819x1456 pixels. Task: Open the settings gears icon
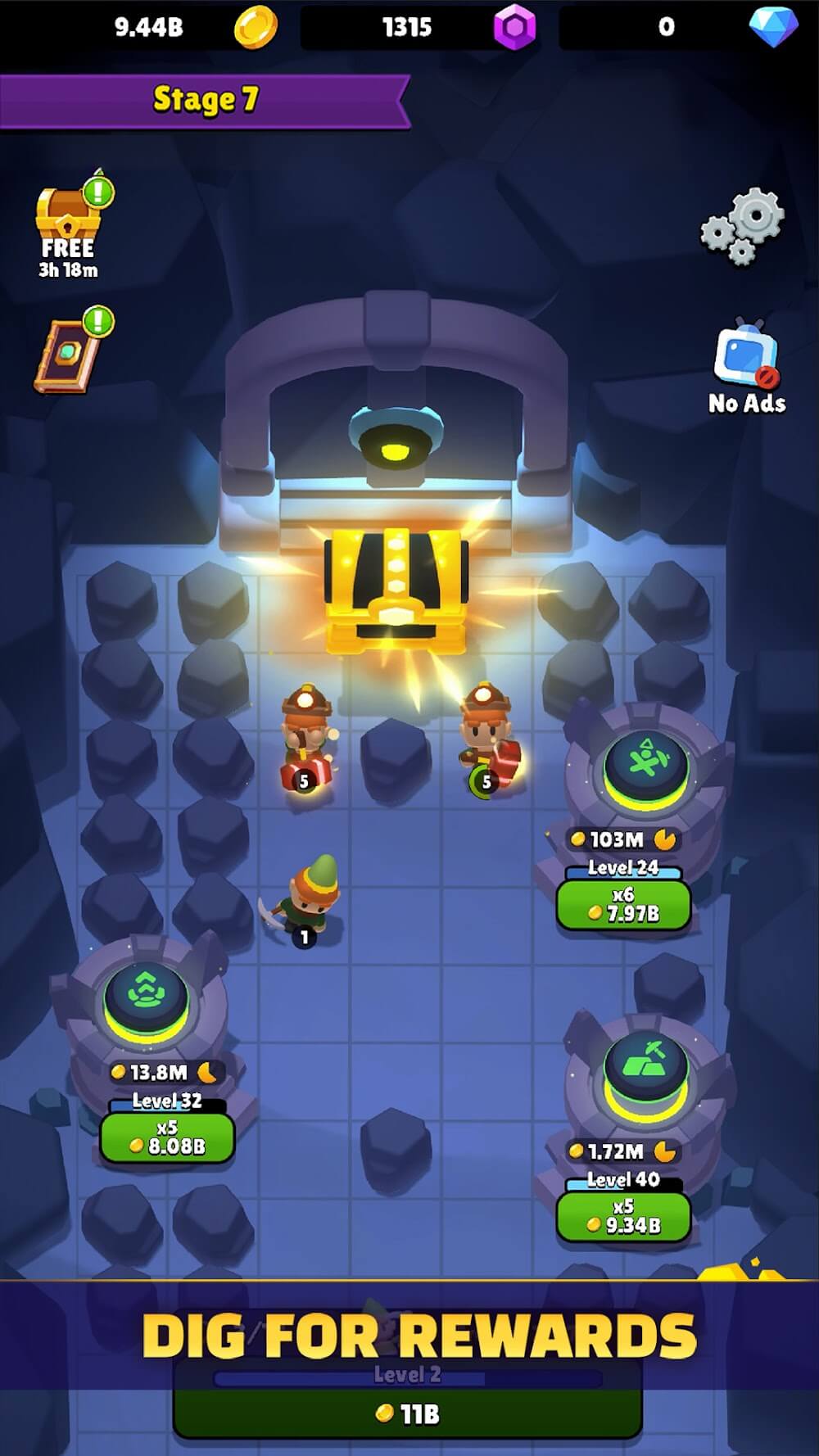pos(743,225)
